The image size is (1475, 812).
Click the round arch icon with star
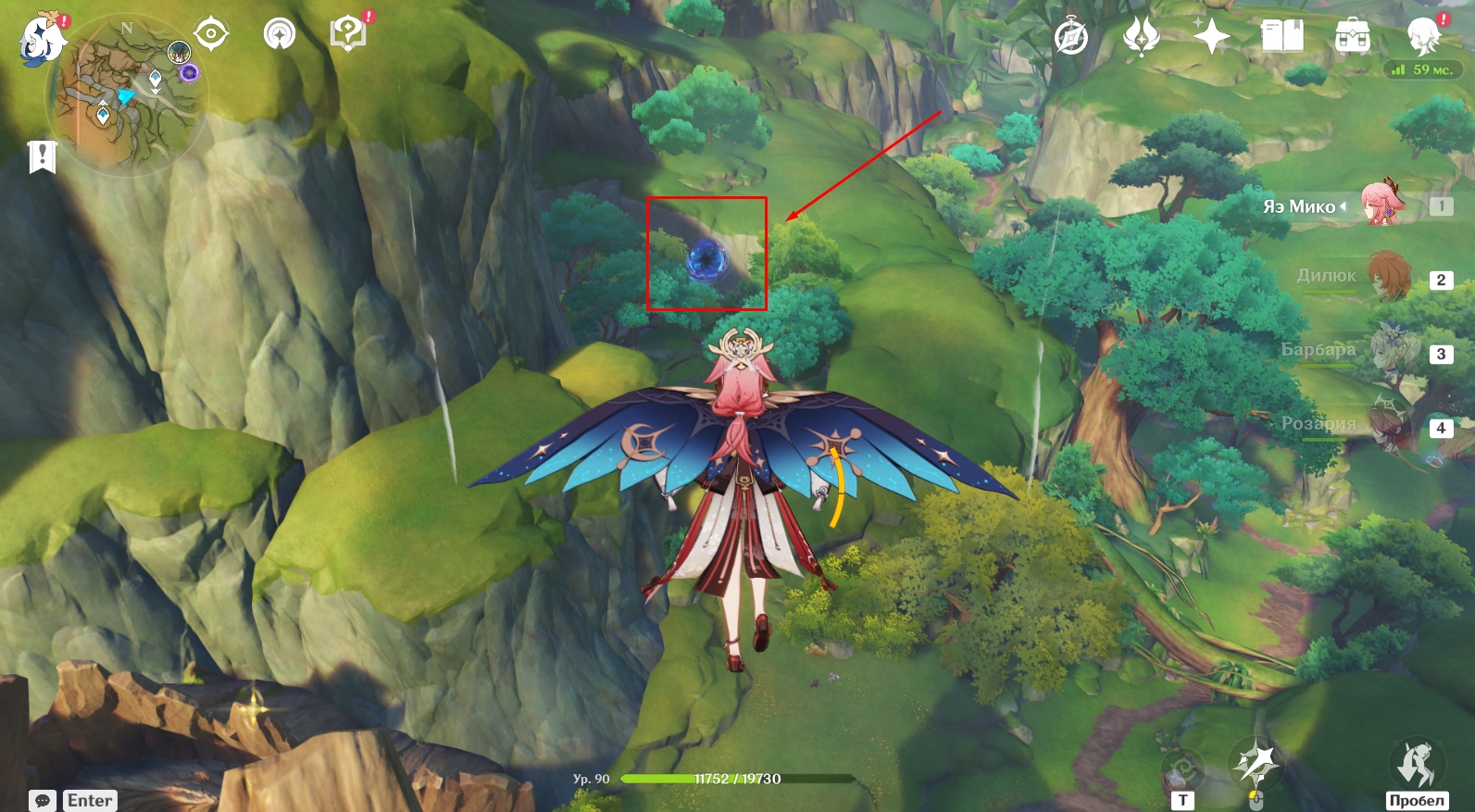pos(279,34)
